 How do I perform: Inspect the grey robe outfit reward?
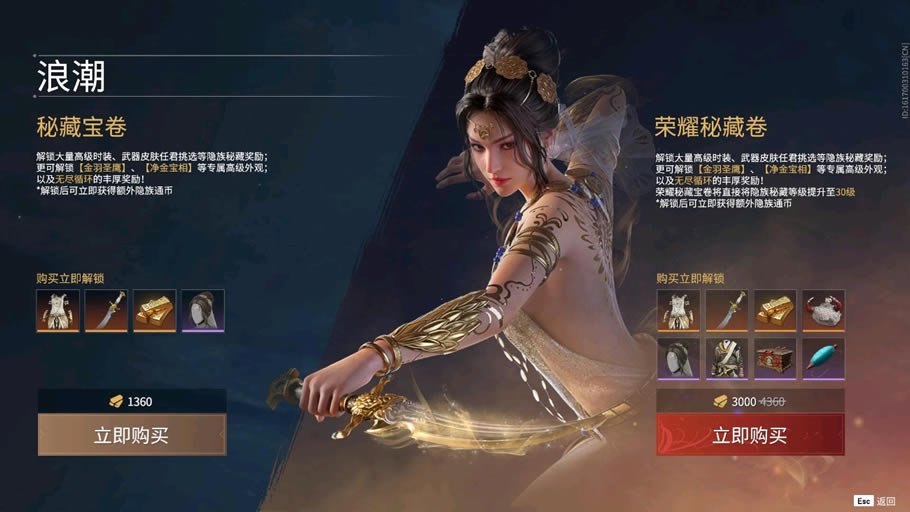coord(726,359)
